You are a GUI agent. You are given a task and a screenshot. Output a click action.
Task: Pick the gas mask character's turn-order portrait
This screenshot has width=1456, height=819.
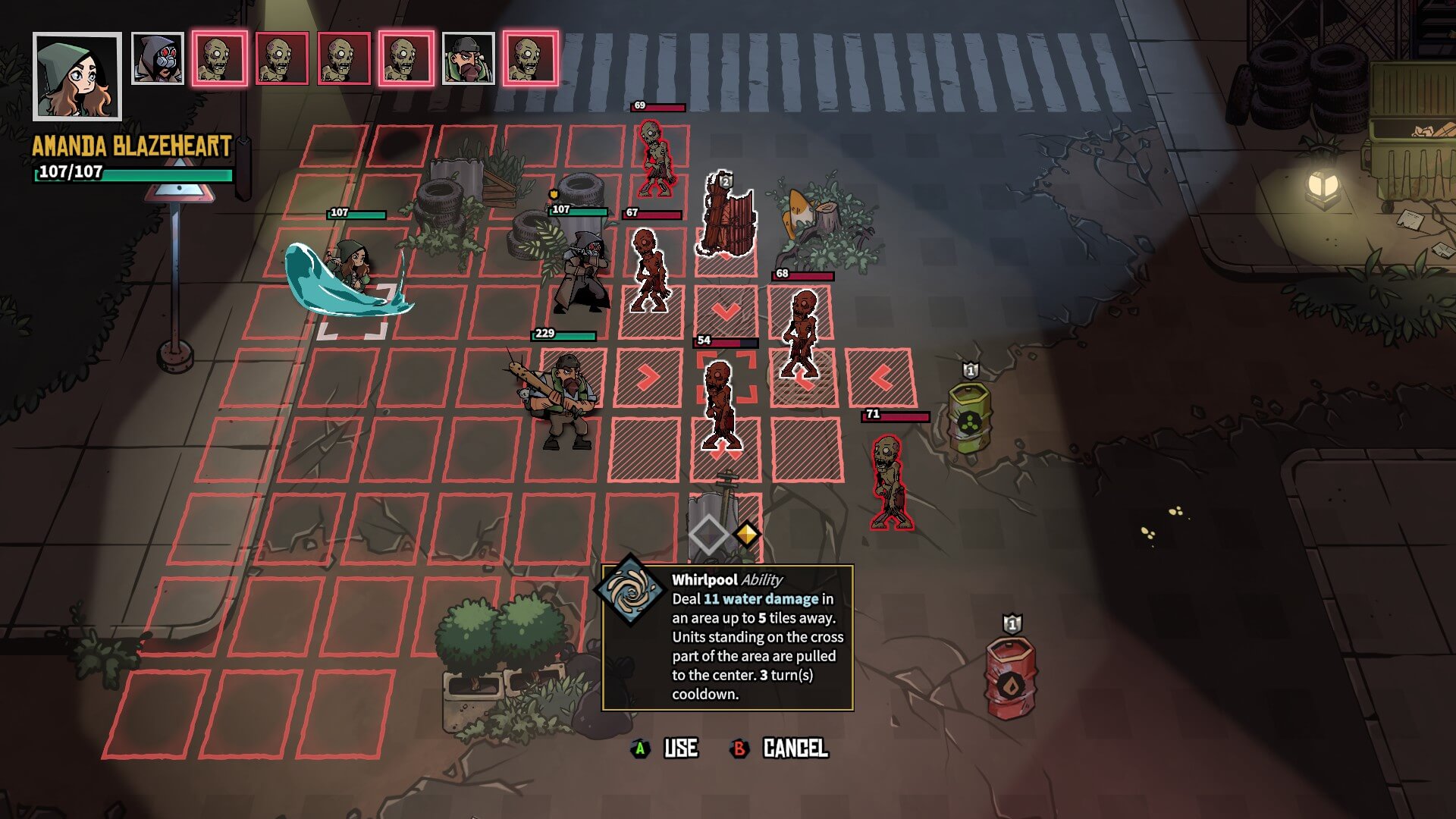coord(158,58)
